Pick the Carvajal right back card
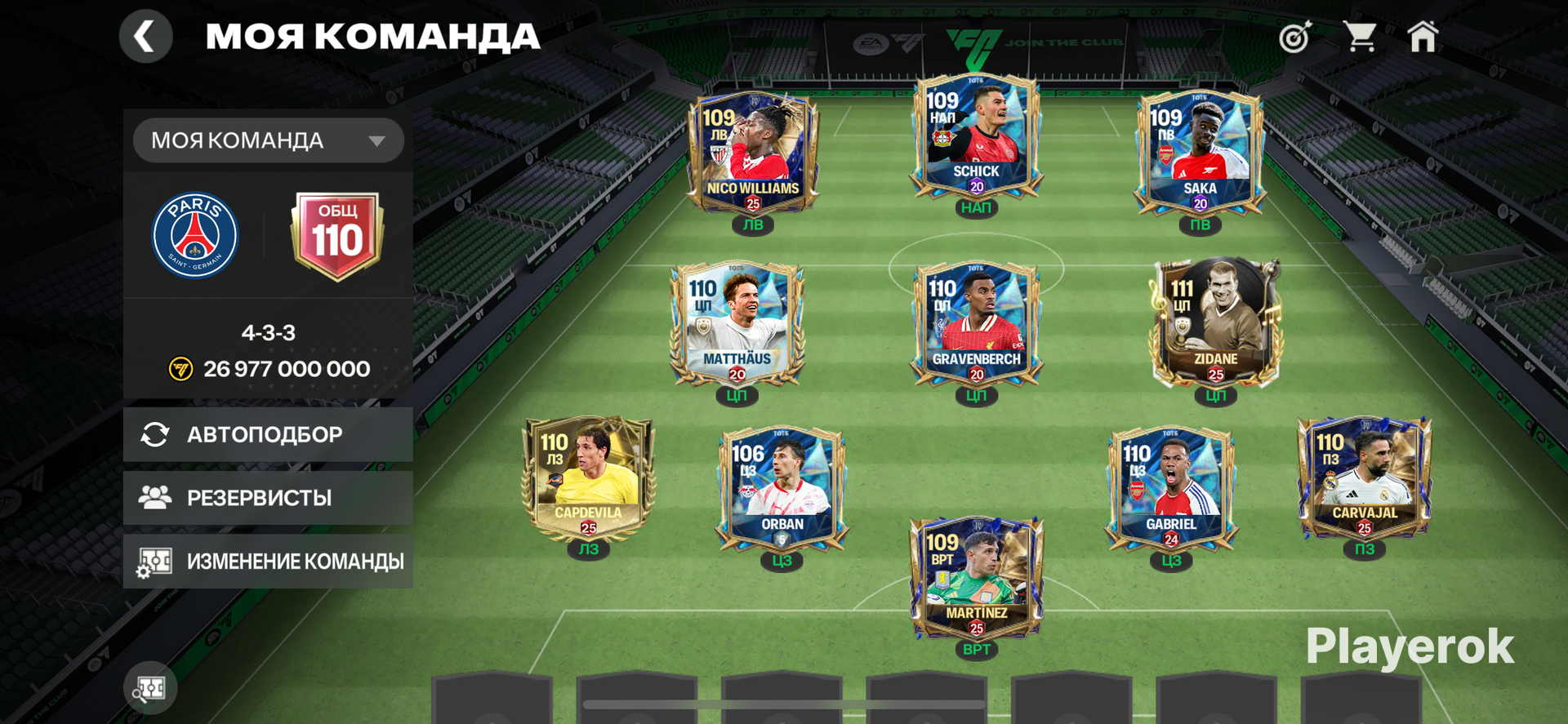The width and height of the screenshot is (1568, 724). tap(1365, 480)
